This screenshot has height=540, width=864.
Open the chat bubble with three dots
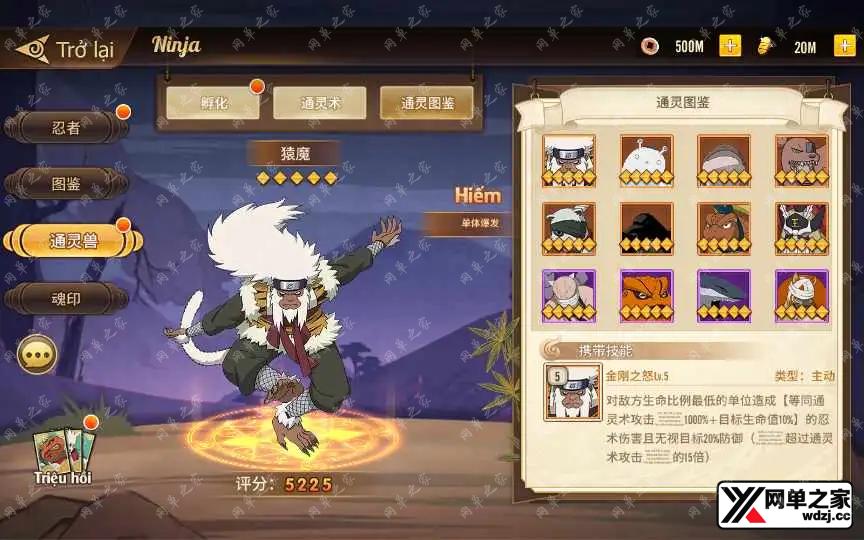coord(37,354)
